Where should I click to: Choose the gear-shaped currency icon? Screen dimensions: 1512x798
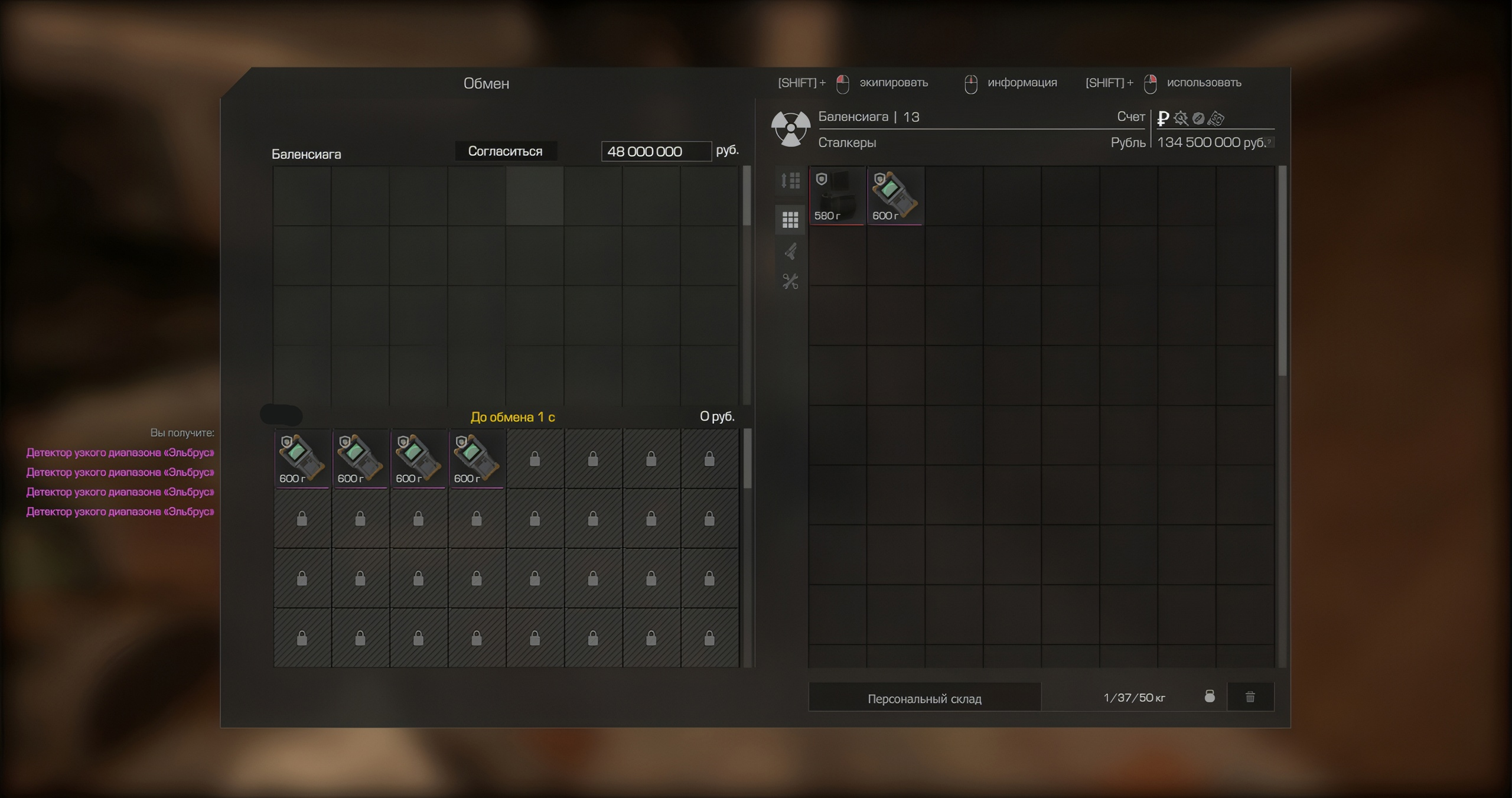tap(1181, 118)
